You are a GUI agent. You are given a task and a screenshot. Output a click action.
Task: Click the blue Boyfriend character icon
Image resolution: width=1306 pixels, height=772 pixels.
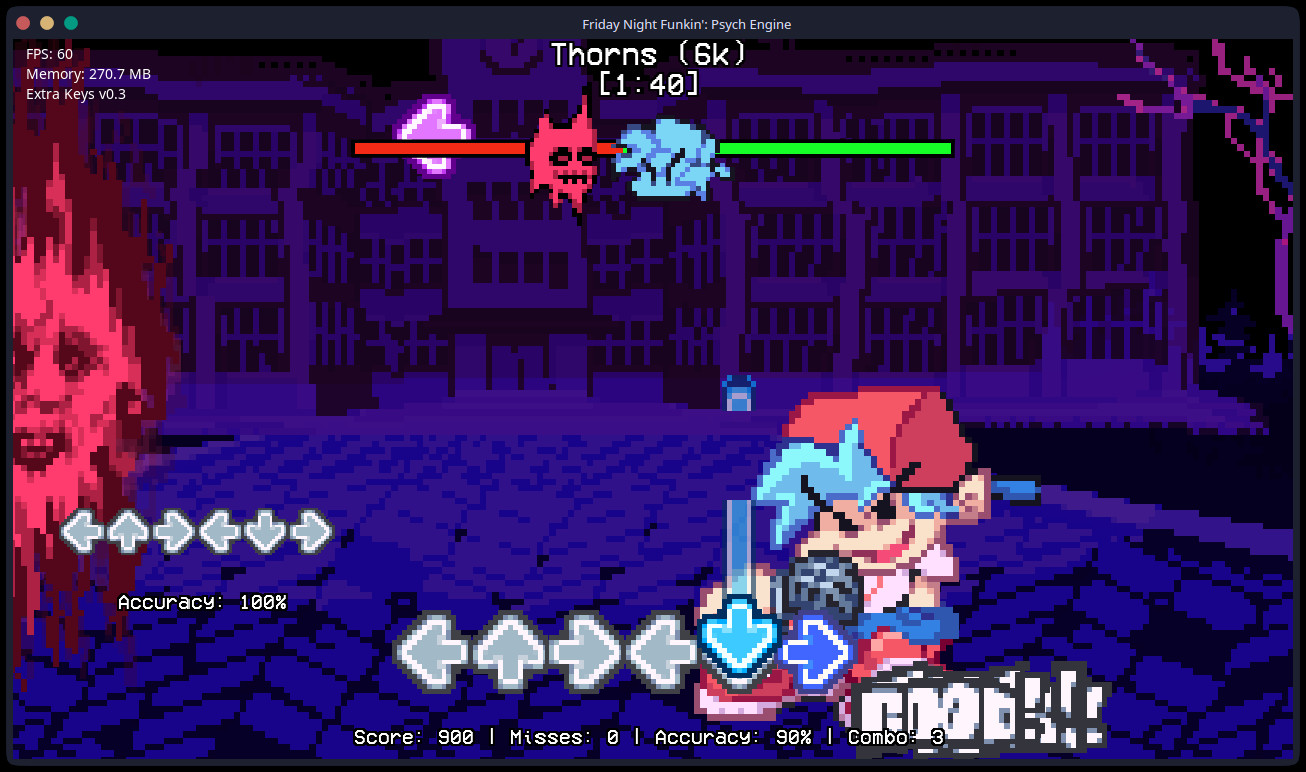(x=668, y=158)
